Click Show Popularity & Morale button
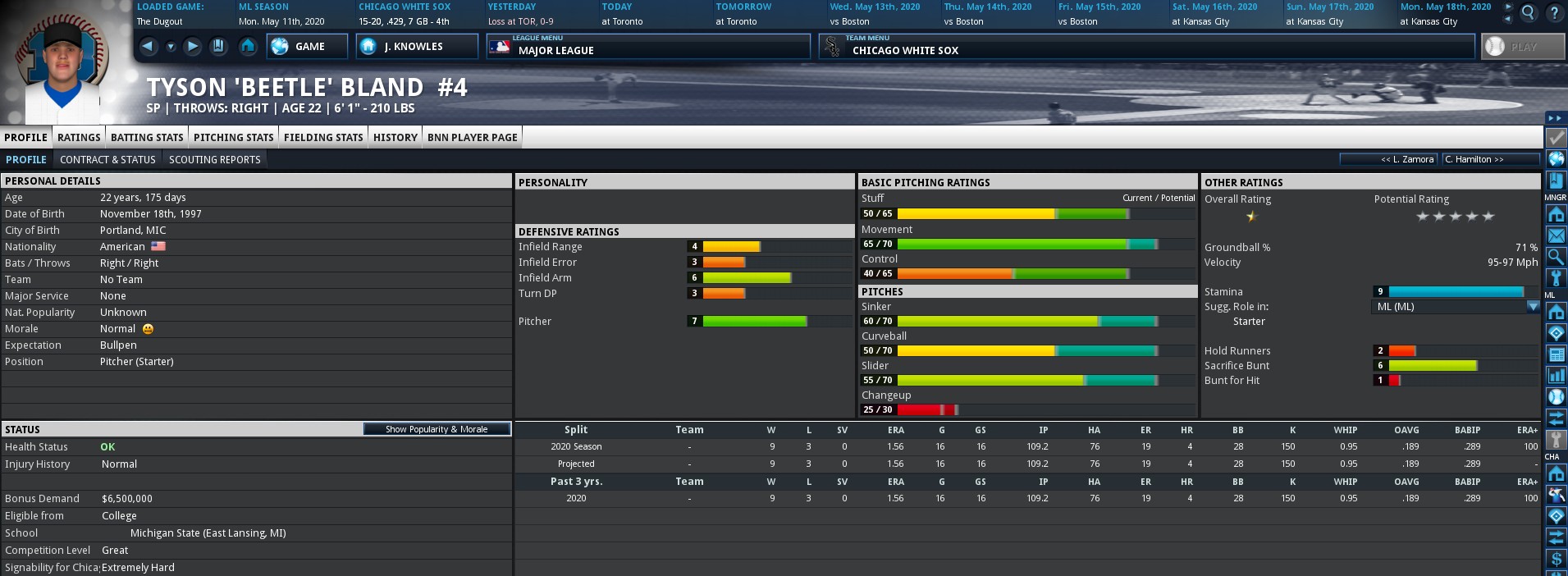1568x576 pixels. 437,429
